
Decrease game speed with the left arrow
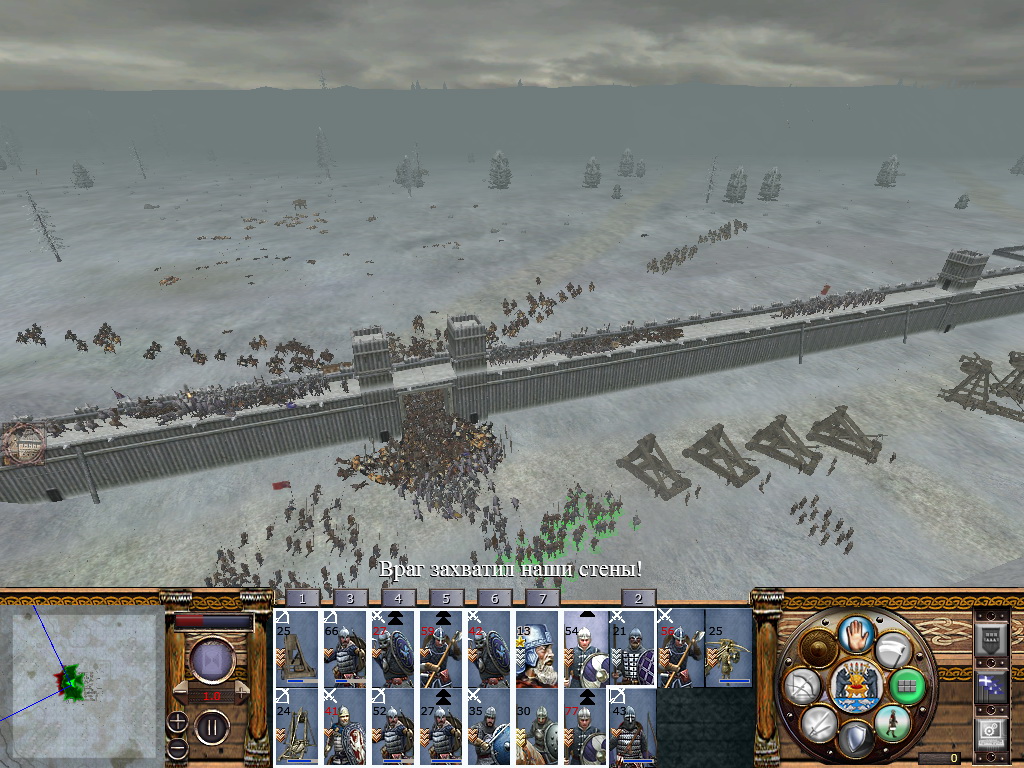[181, 694]
